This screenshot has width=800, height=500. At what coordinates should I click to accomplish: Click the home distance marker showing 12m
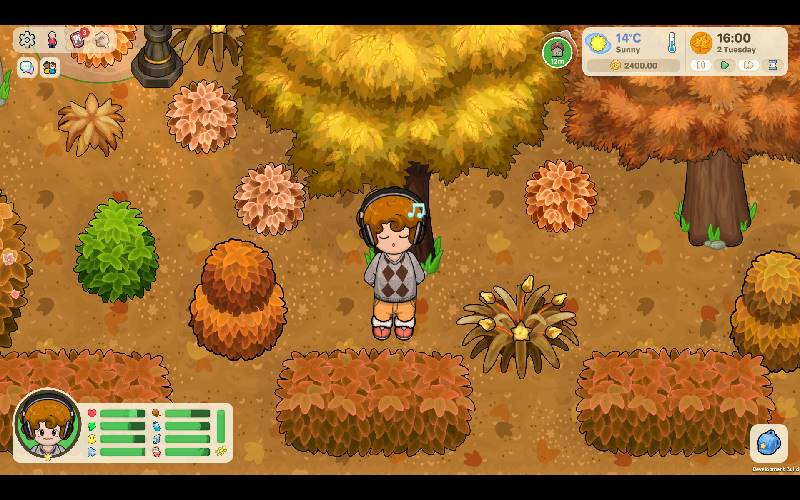click(558, 52)
